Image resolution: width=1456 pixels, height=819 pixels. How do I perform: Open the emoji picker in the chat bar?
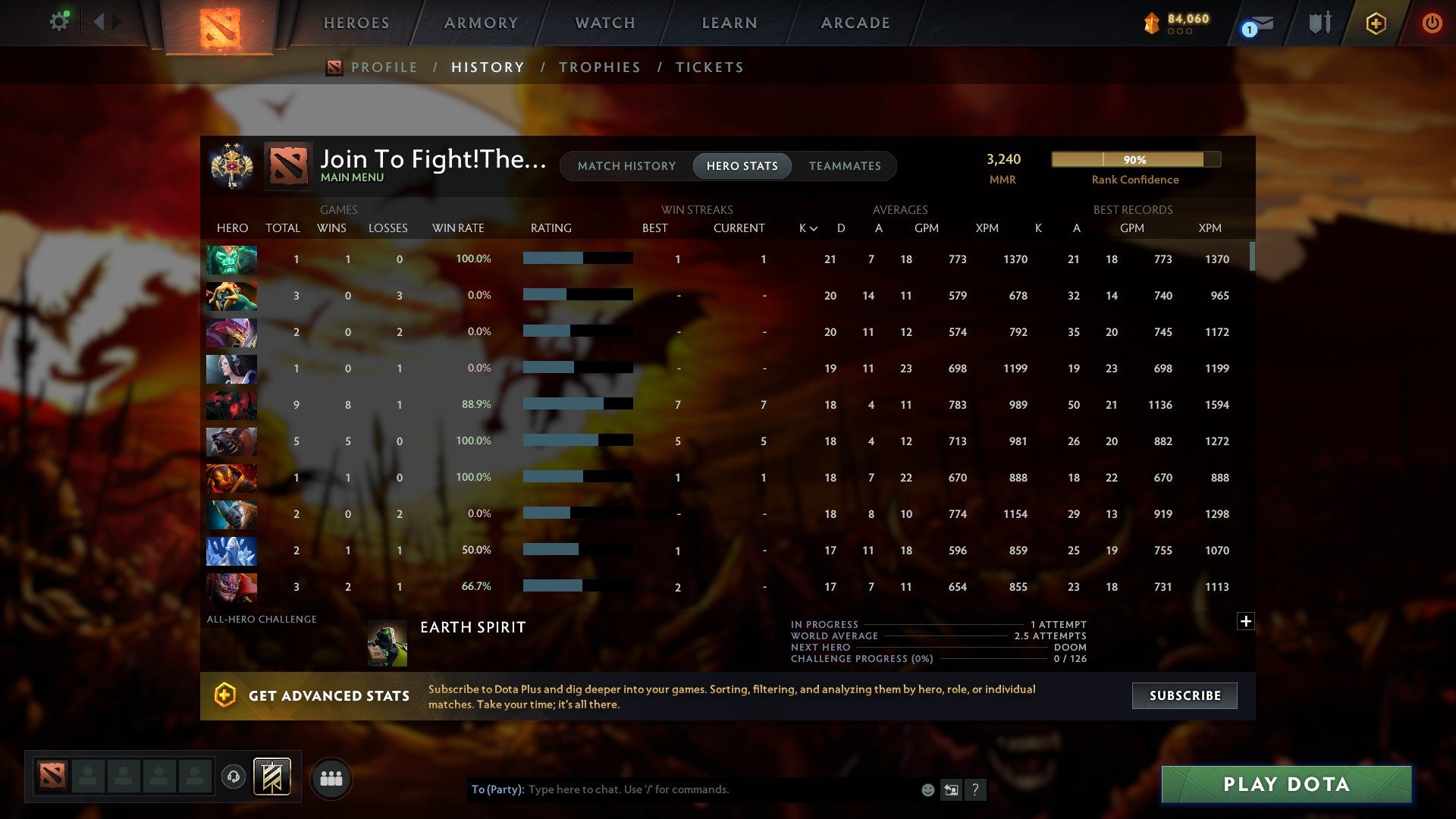[927, 789]
